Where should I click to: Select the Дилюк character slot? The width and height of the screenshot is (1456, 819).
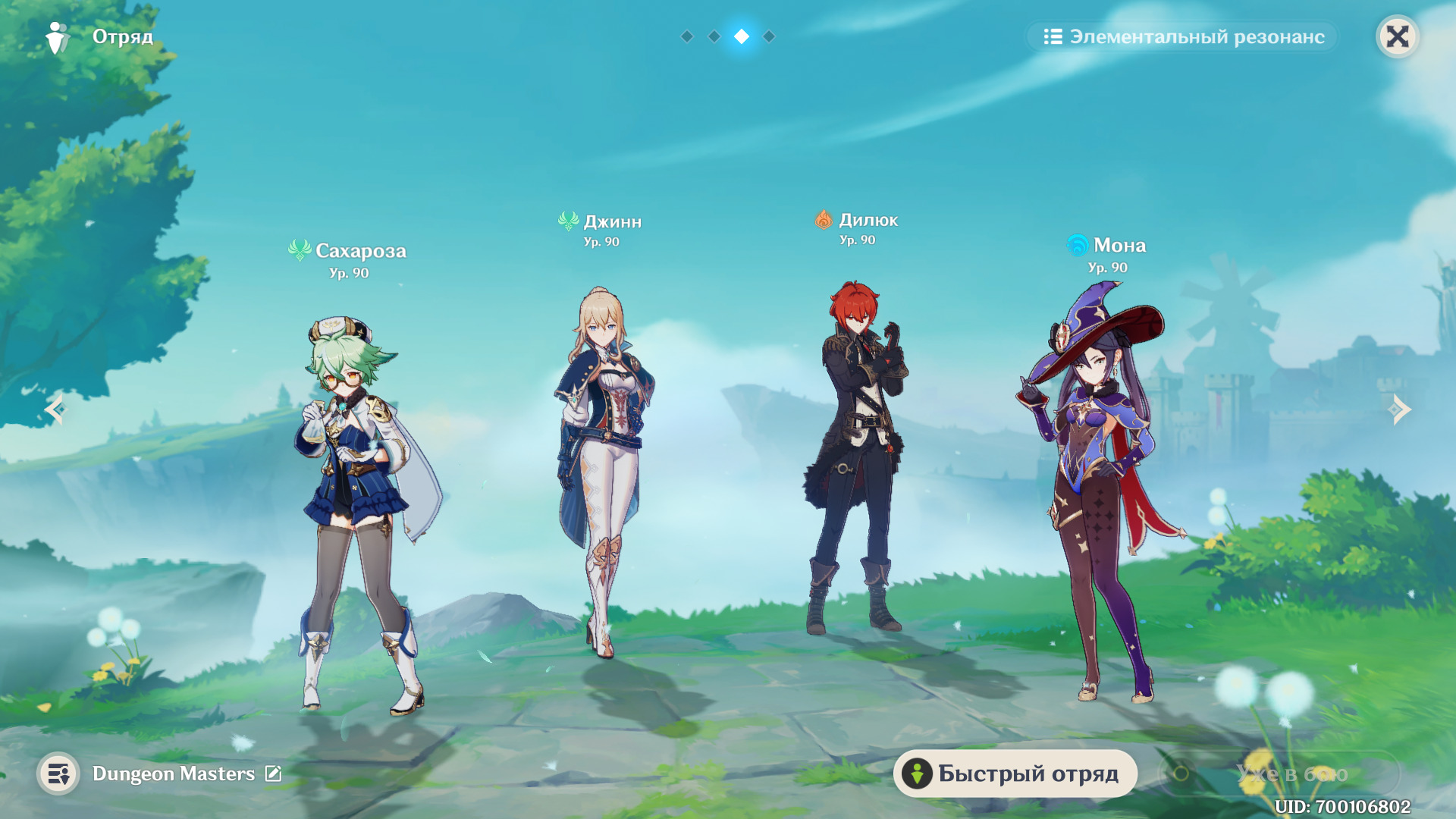[857, 455]
